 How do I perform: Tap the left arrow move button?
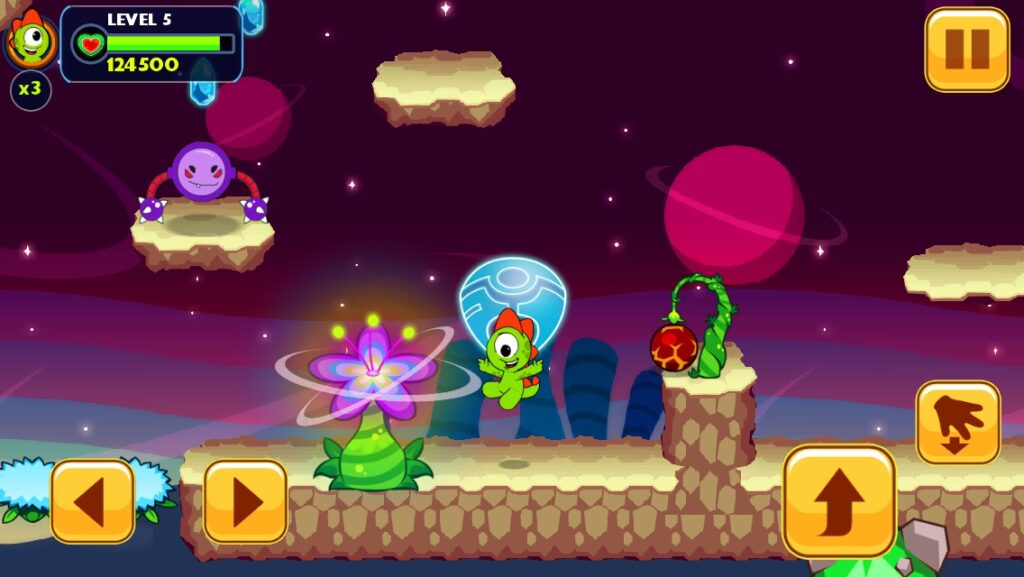(x=92, y=501)
